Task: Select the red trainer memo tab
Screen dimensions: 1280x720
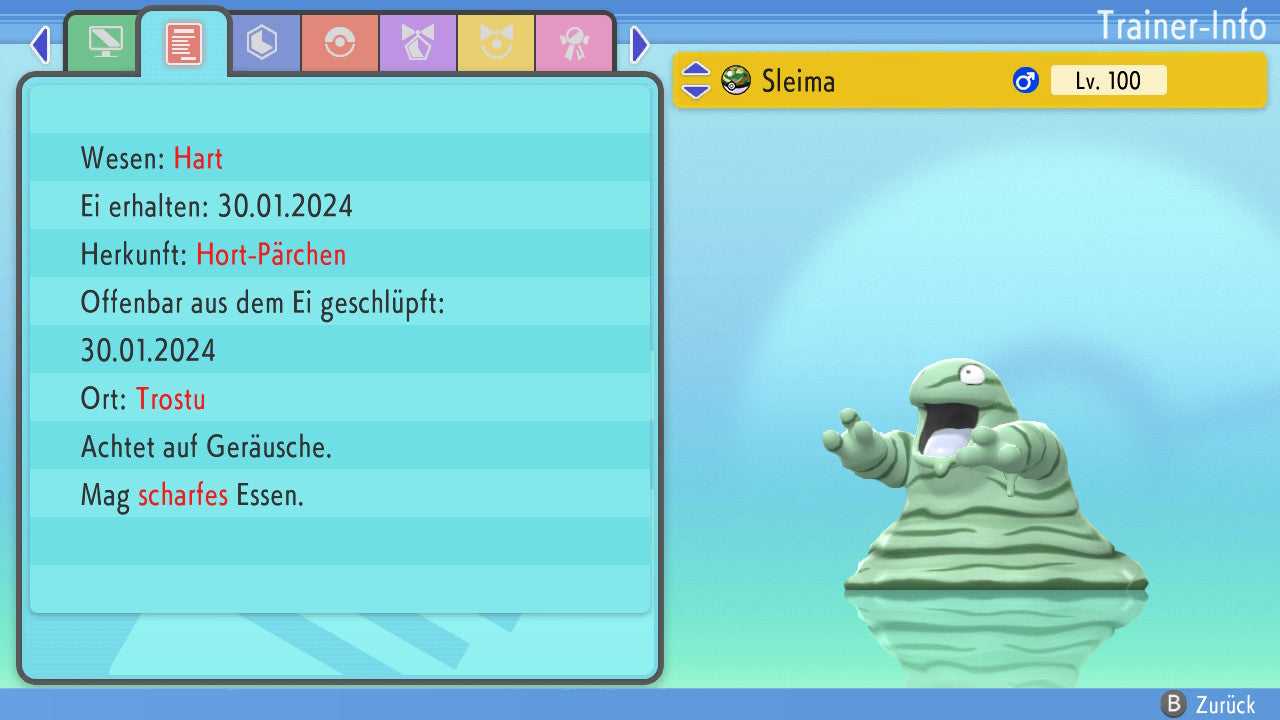Action: [184, 43]
